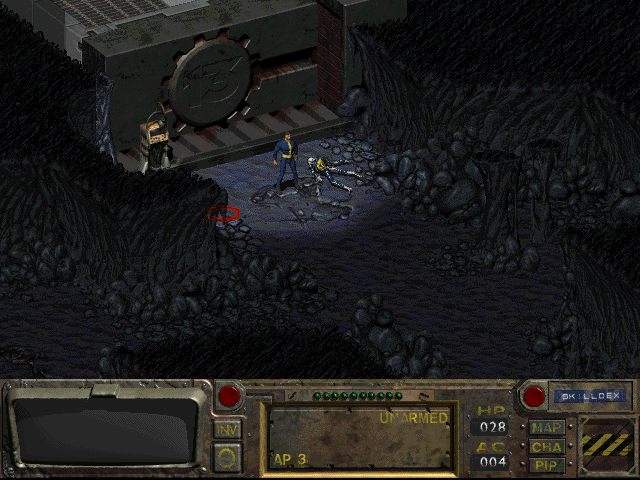Open the PIP-Boy with the PIP button
Viewport: 640px width, 480px height.
547,464
